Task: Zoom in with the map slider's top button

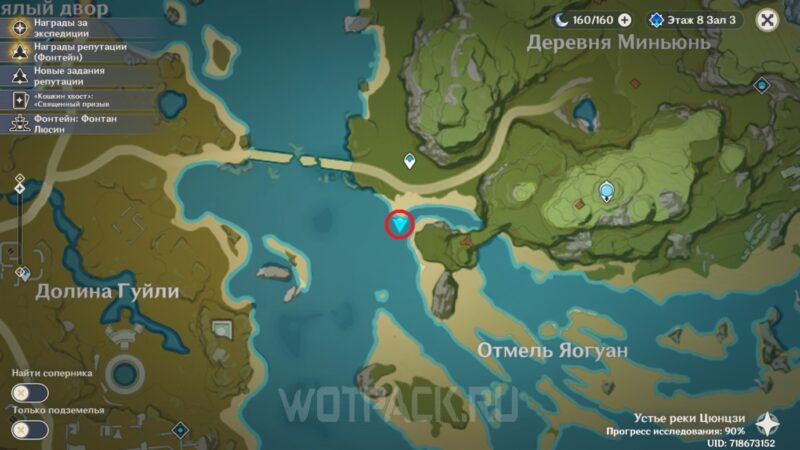Action: coord(20,180)
